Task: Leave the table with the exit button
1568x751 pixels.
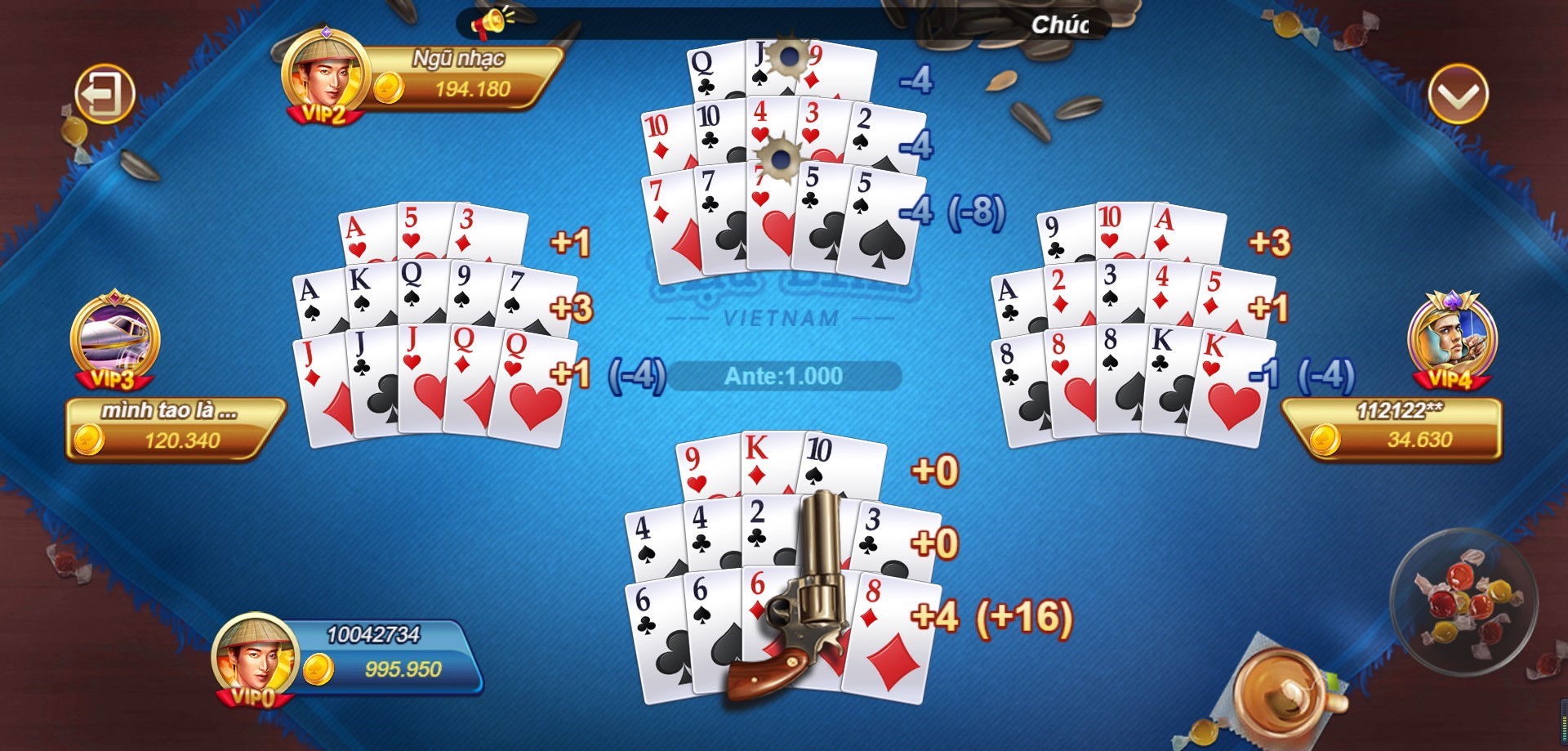Action: coord(105,93)
